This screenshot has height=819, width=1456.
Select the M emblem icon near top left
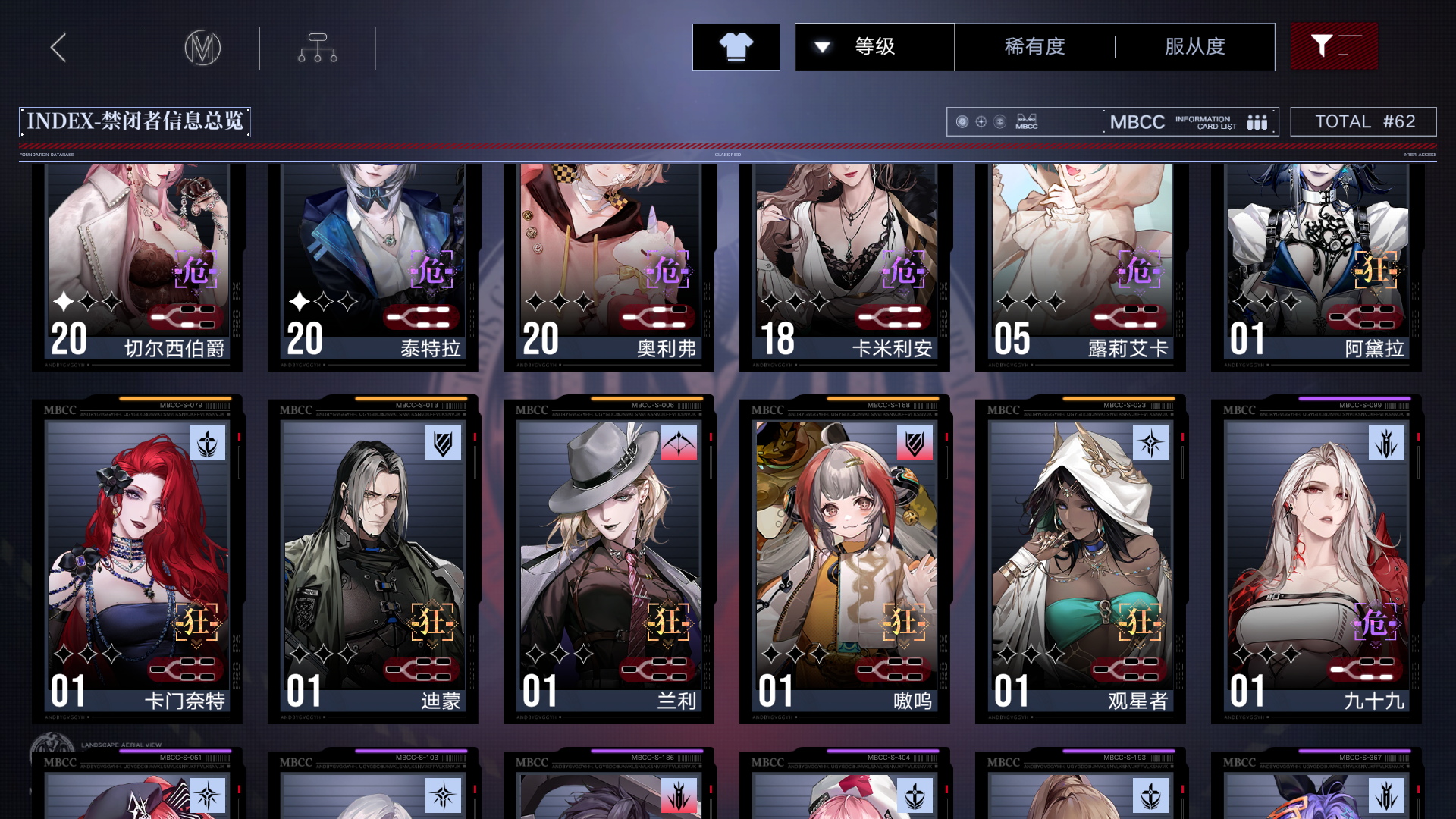202,46
